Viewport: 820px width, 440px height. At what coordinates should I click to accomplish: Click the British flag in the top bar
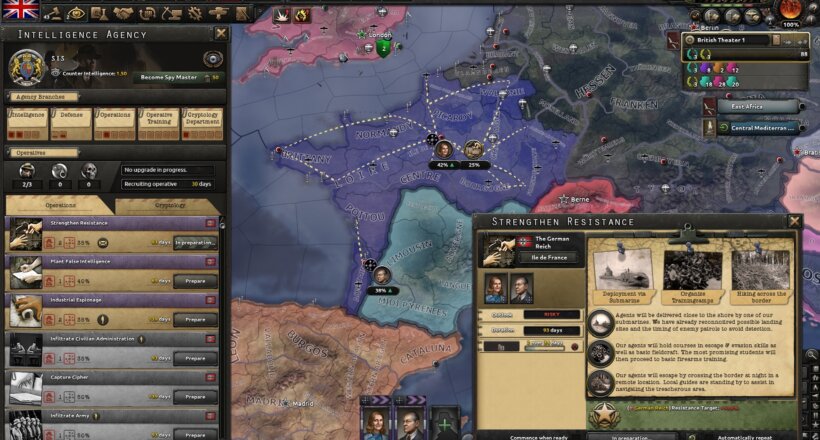[20, 10]
